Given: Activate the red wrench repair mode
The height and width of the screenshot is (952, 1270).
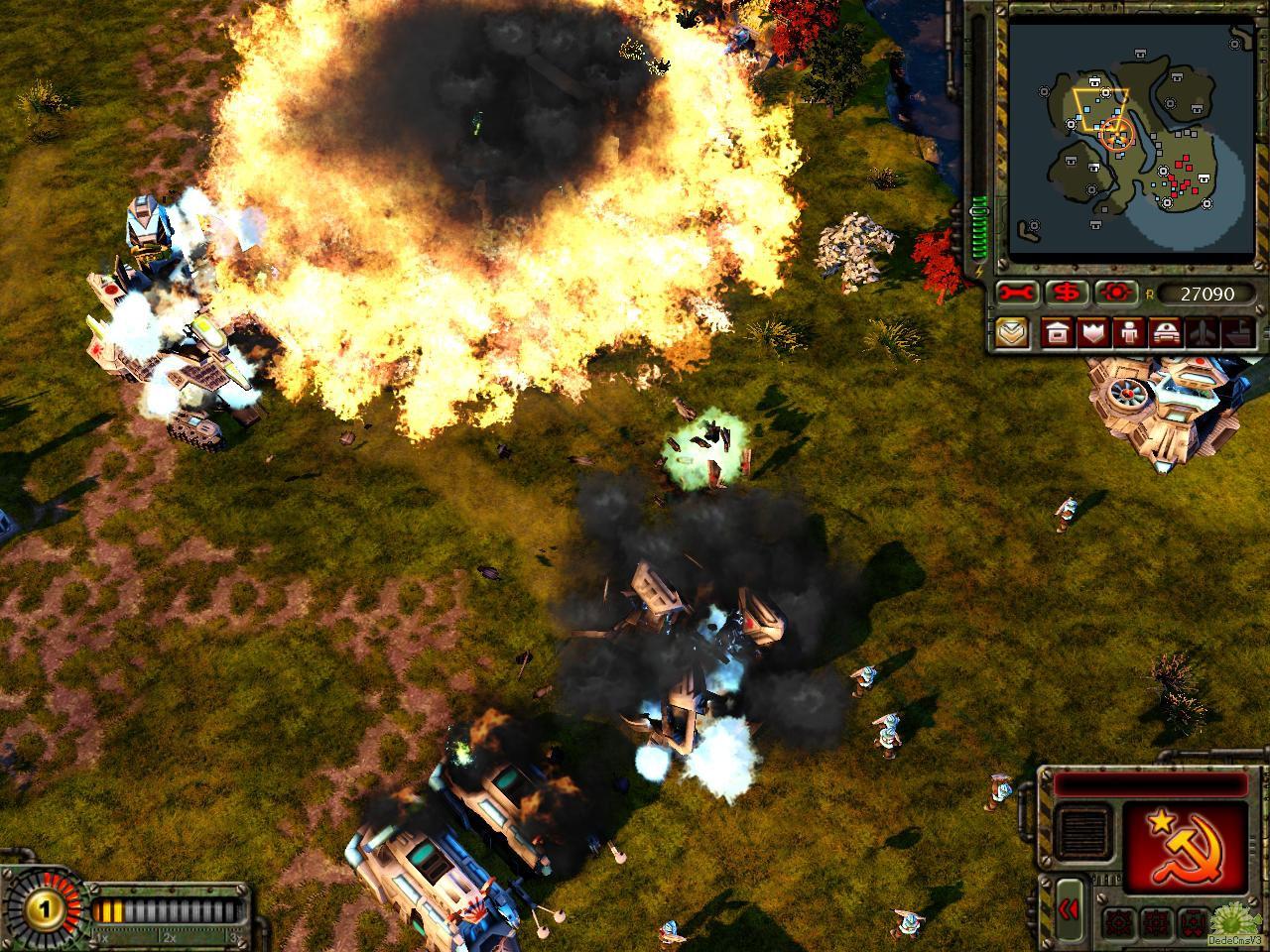Looking at the screenshot, I should [1018, 294].
